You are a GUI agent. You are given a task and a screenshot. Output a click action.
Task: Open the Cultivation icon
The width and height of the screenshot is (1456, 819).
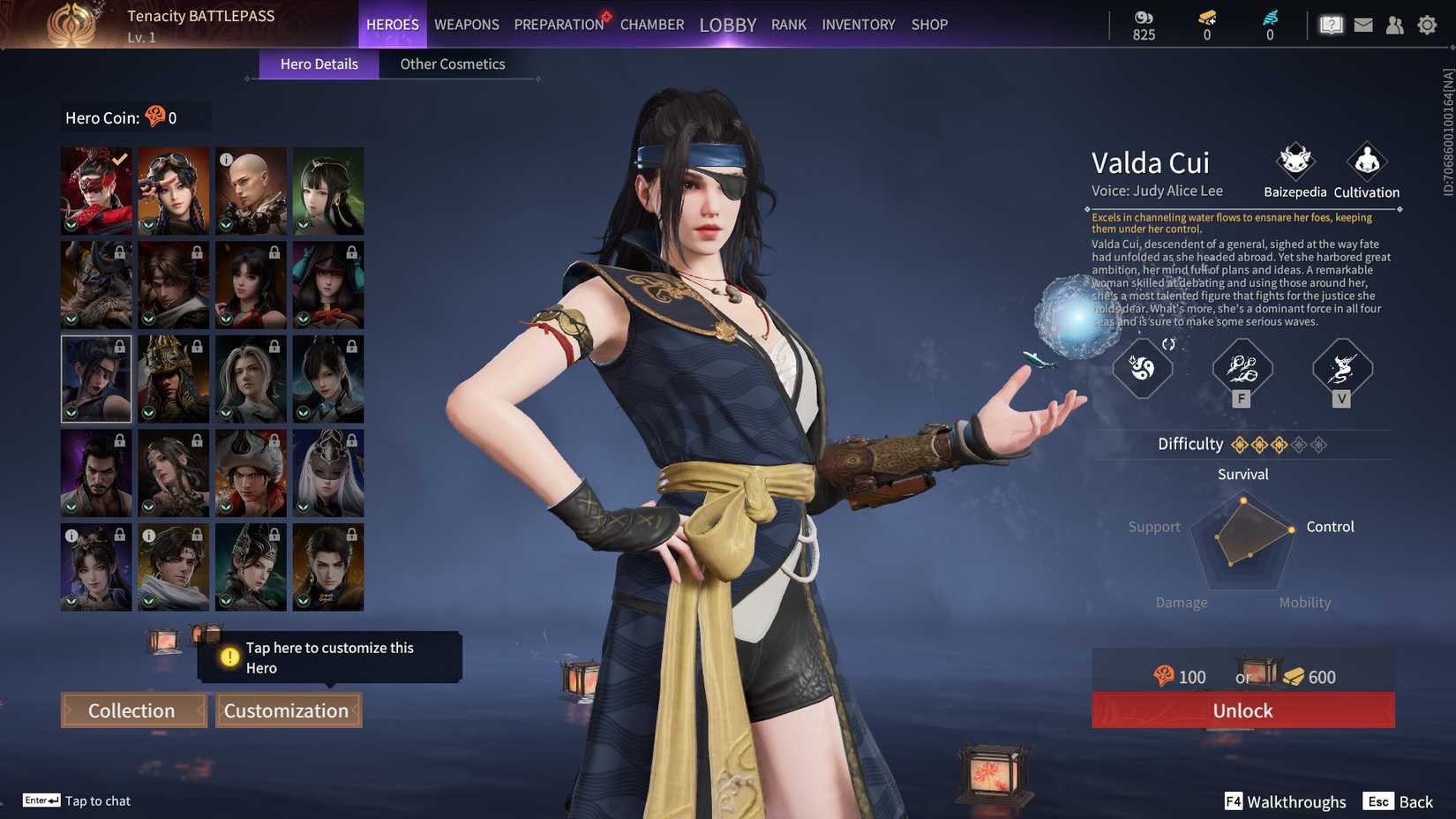point(1365,163)
